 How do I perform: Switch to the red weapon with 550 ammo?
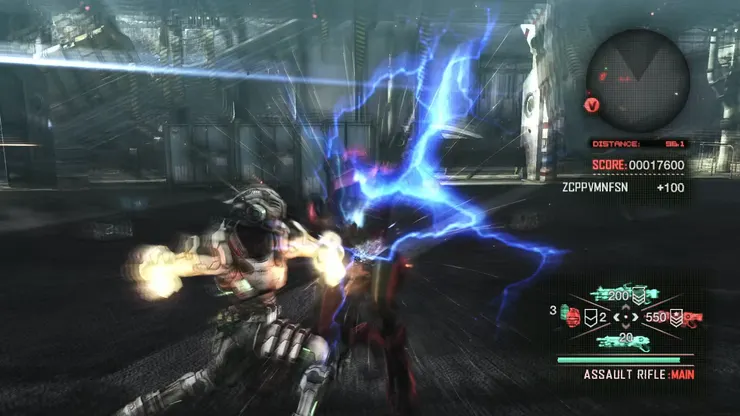click(688, 318)
